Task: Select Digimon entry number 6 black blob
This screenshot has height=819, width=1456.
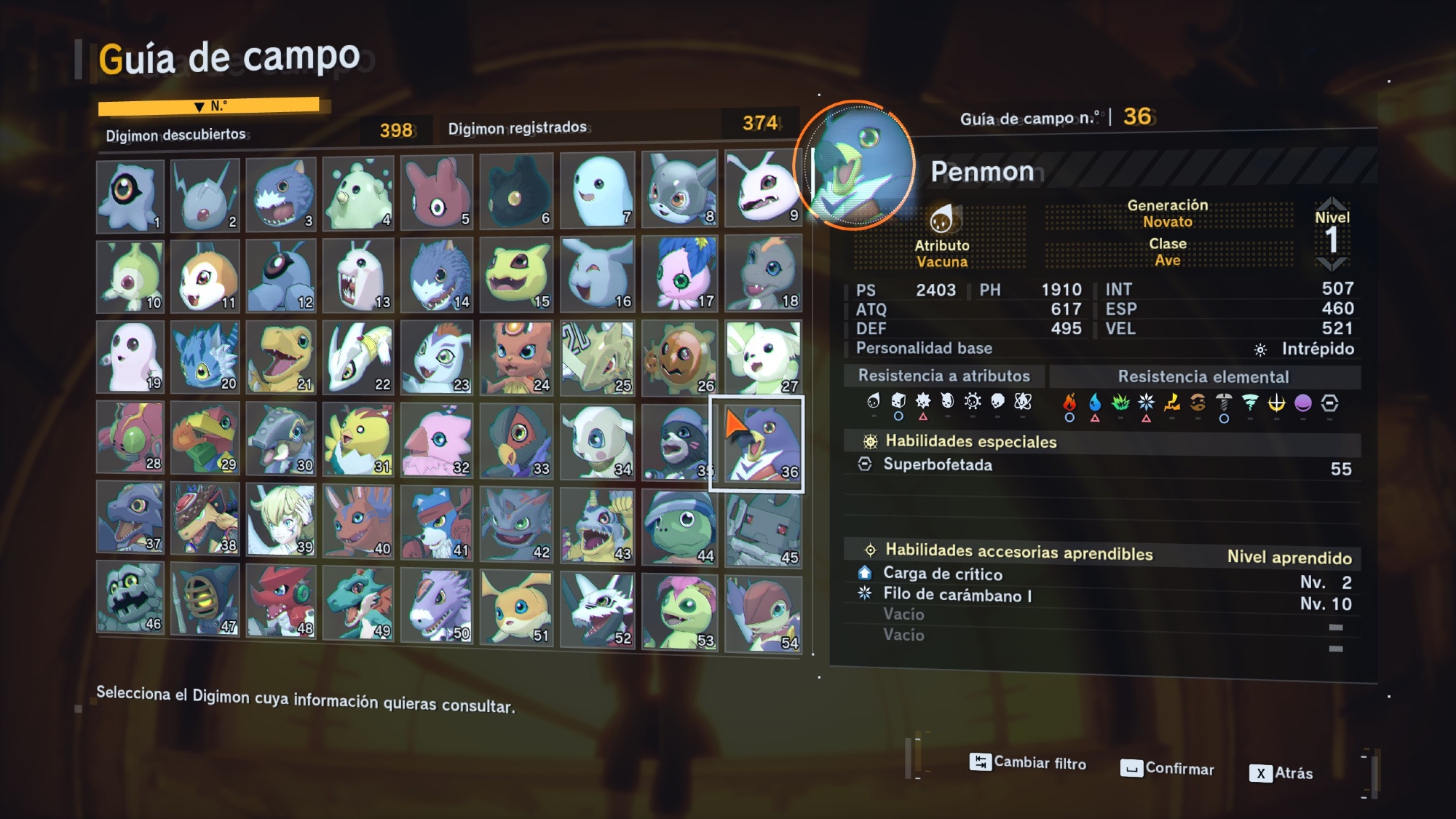Action: coord(516,191)
